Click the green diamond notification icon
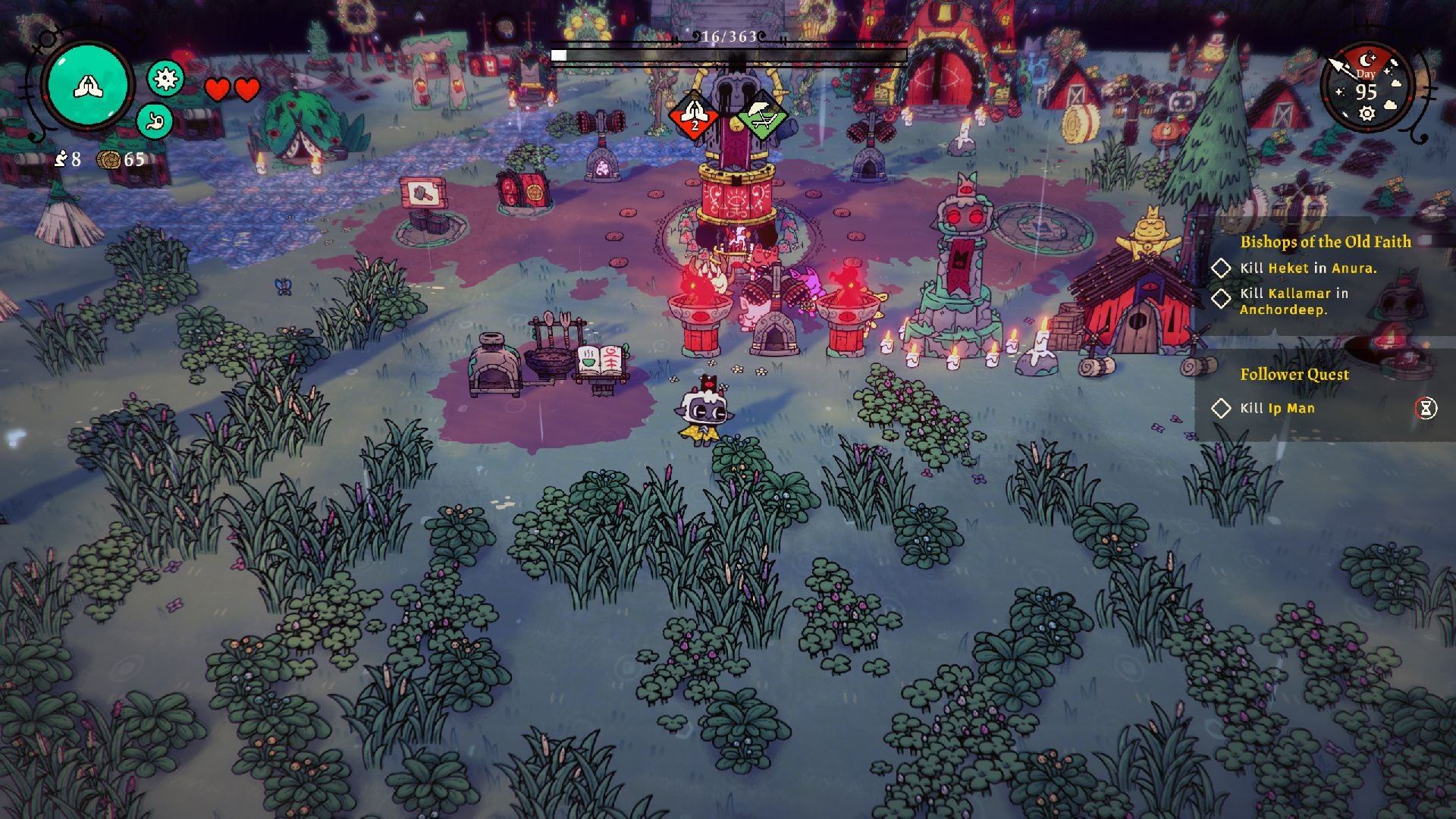1456x819 pixels. (x=762, y=116)
